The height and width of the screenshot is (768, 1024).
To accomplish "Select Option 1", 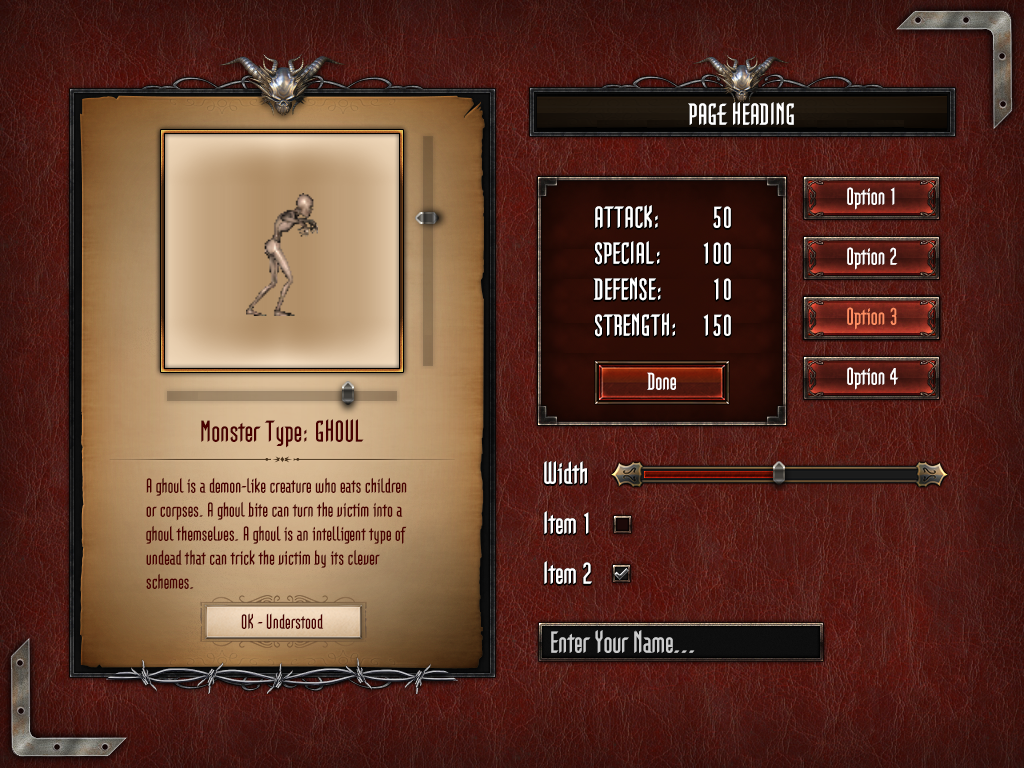I will point(871,197).
